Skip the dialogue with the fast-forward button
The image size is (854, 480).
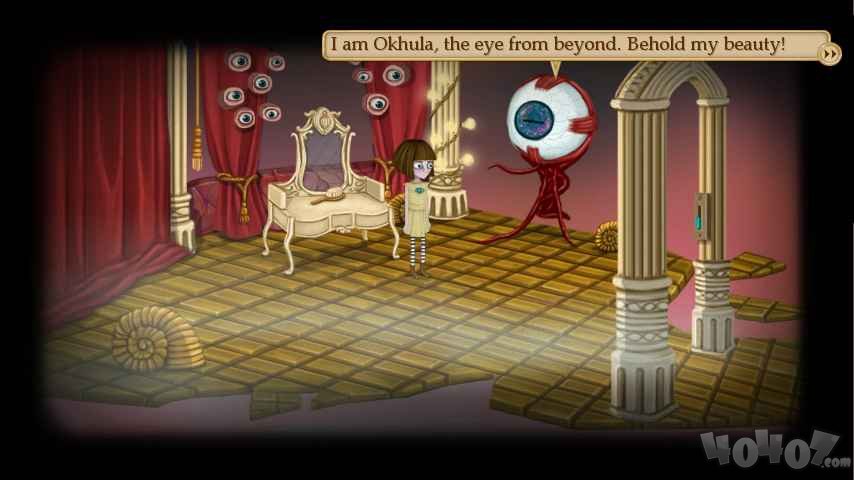coord(828,53)
